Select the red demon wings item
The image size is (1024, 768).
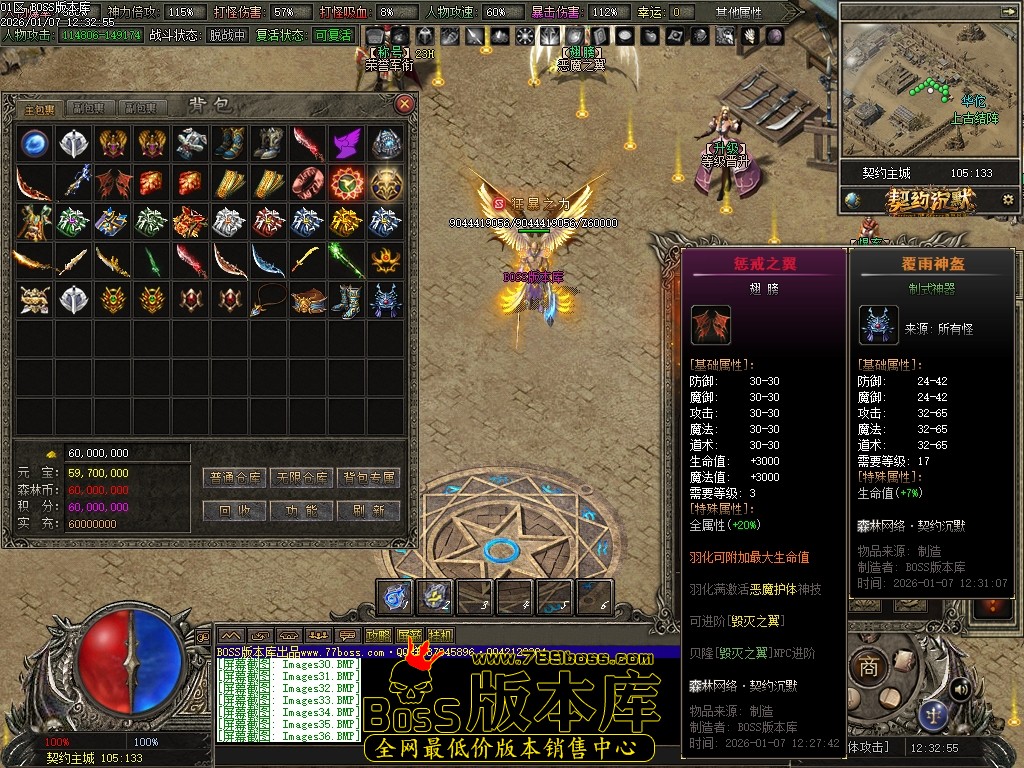pos(113,182)
